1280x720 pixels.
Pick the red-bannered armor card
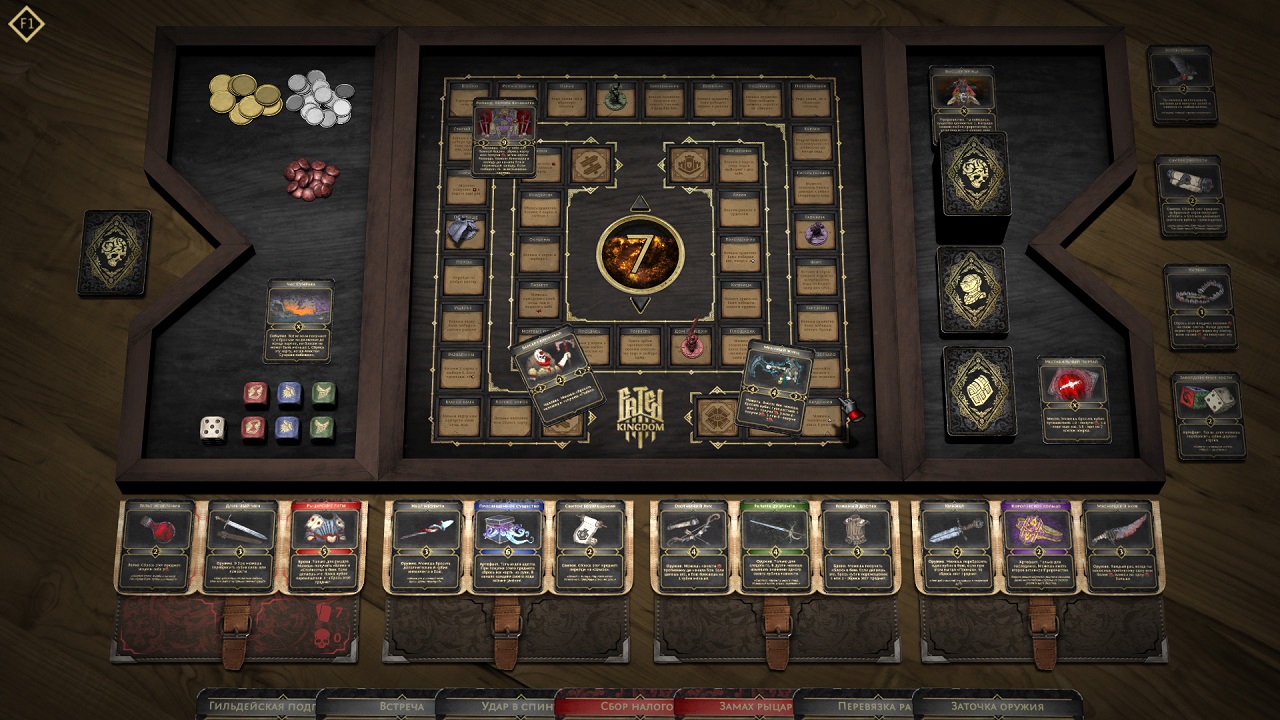324,546
